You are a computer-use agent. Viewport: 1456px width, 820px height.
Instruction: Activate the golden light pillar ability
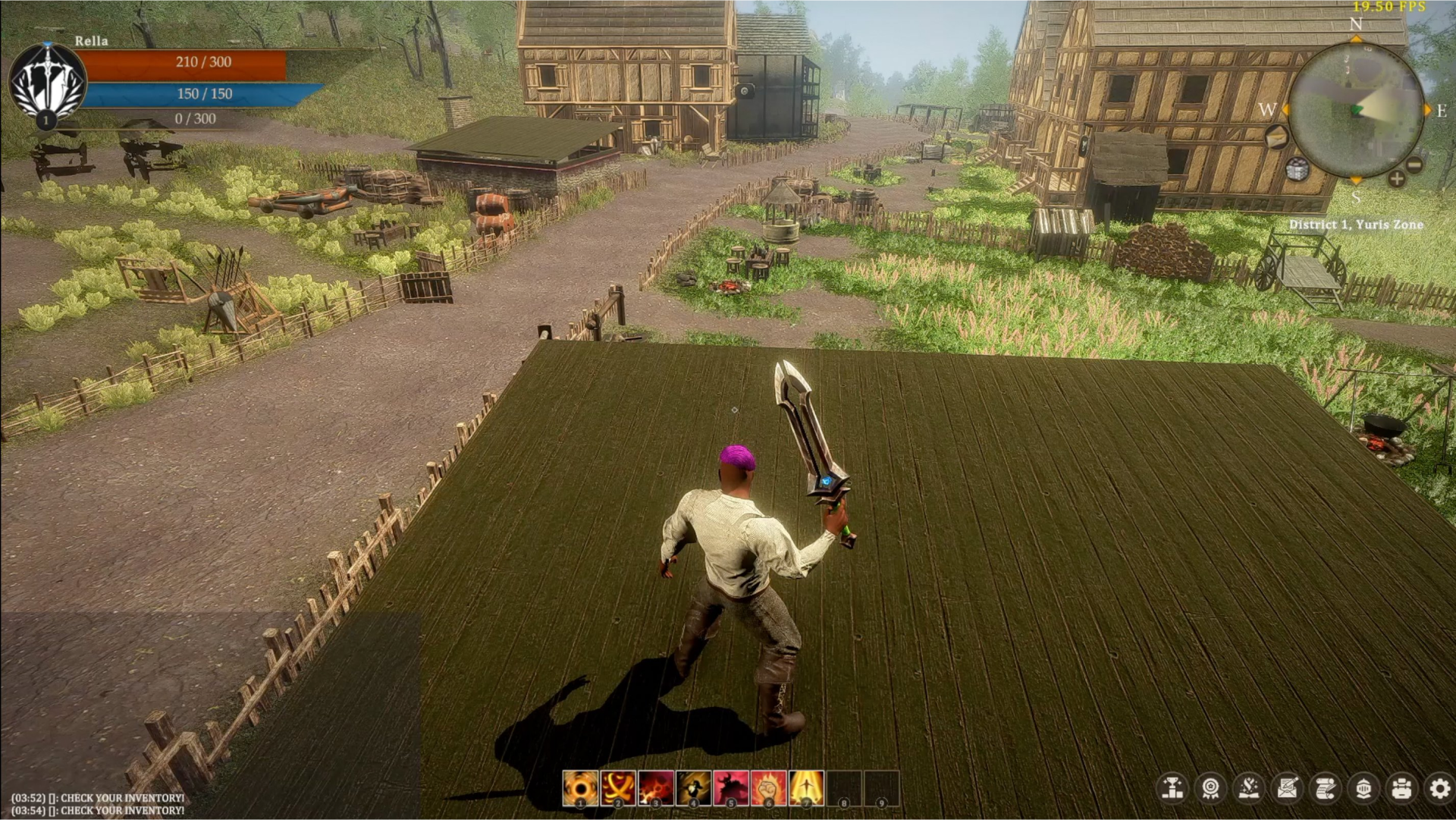pyautogui.click(x=806, y=788)
